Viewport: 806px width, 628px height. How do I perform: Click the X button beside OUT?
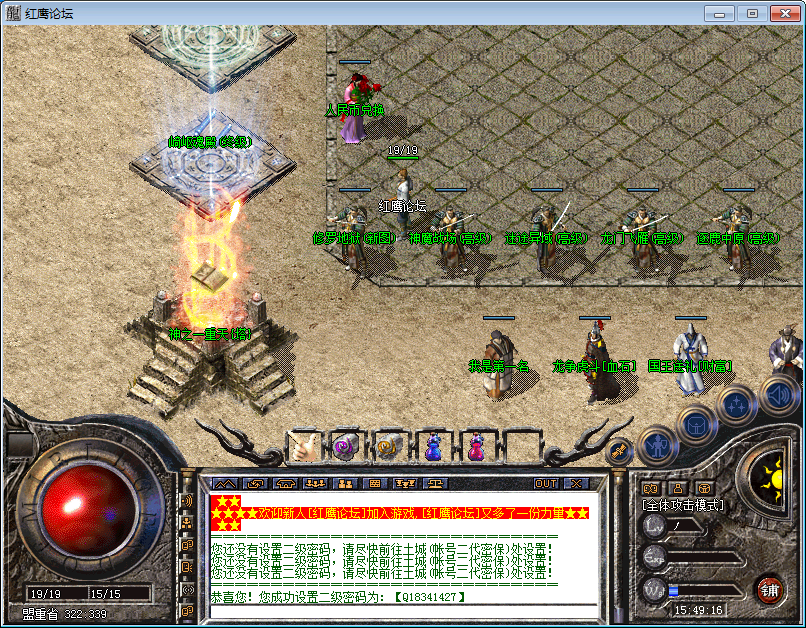tap(575, 483)
